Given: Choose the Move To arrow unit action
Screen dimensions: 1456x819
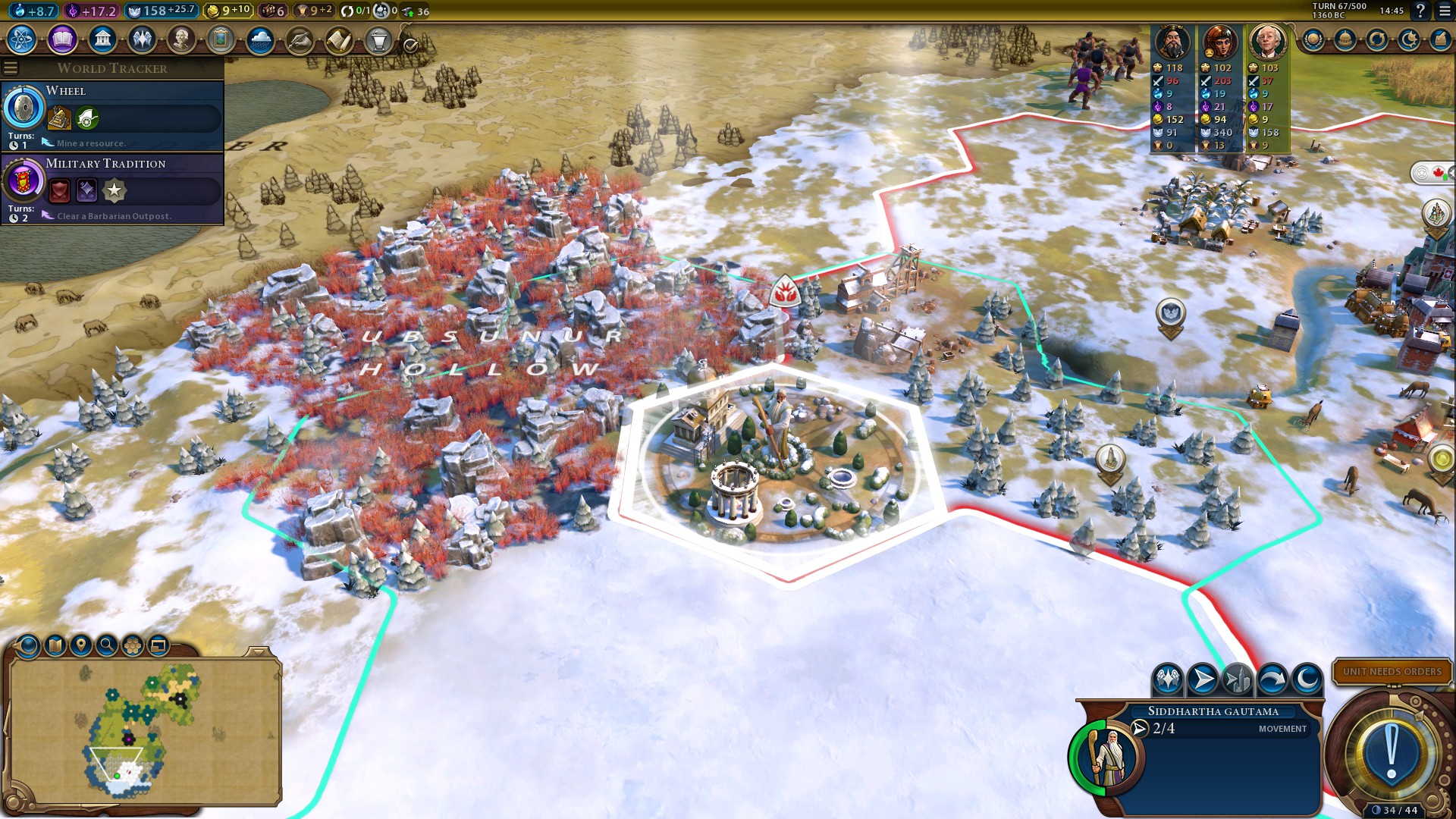Looking at the screenshot, I should pos(1203,679).
